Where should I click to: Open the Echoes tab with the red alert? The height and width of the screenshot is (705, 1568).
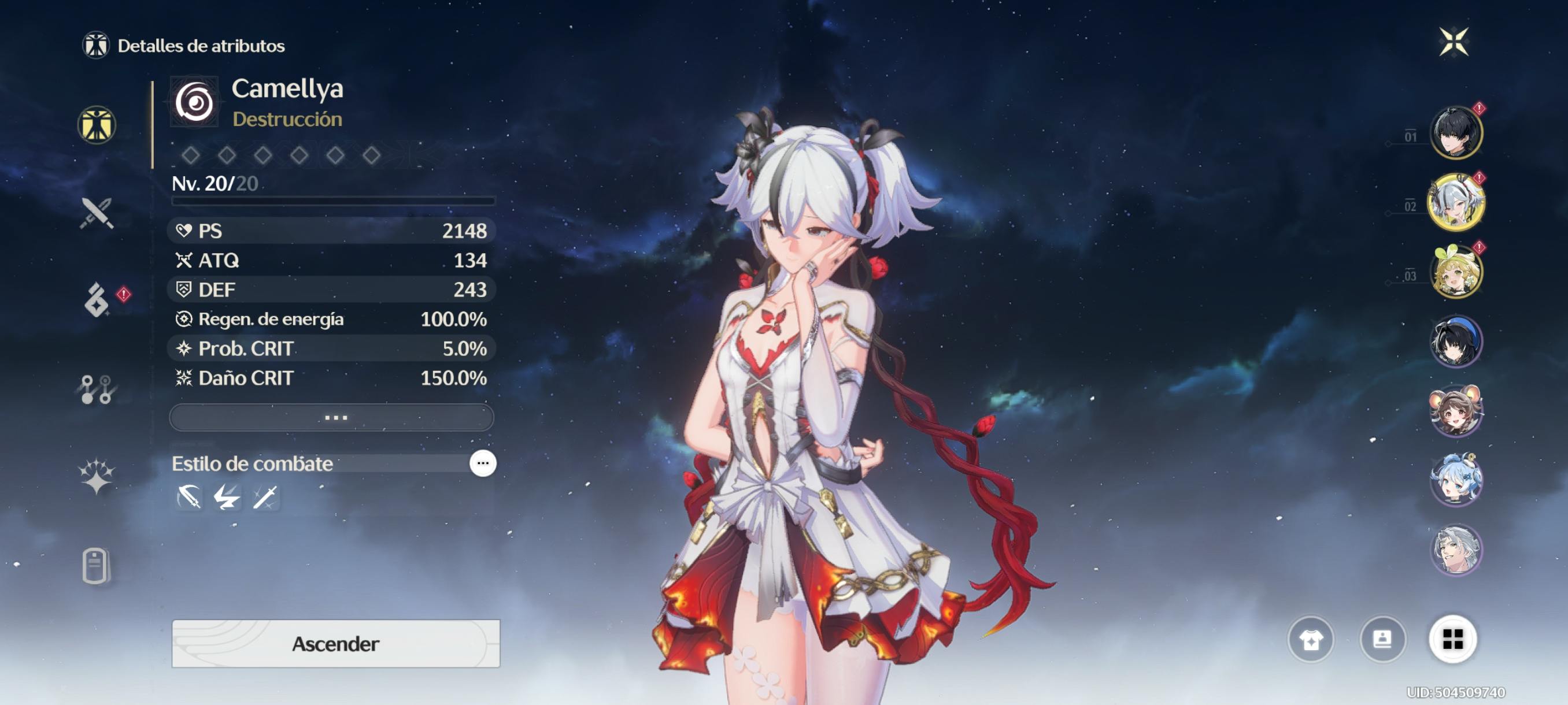[97, 300]
